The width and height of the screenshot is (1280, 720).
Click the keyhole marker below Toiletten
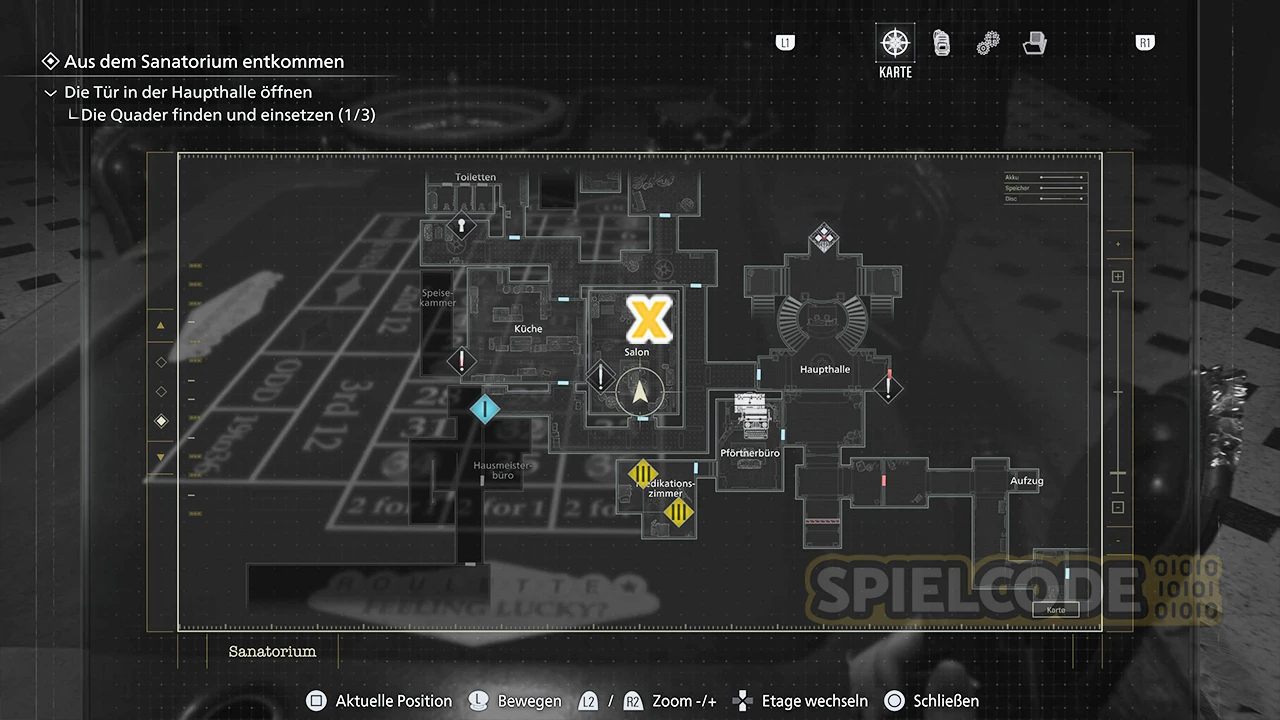(x=461, y=226)
